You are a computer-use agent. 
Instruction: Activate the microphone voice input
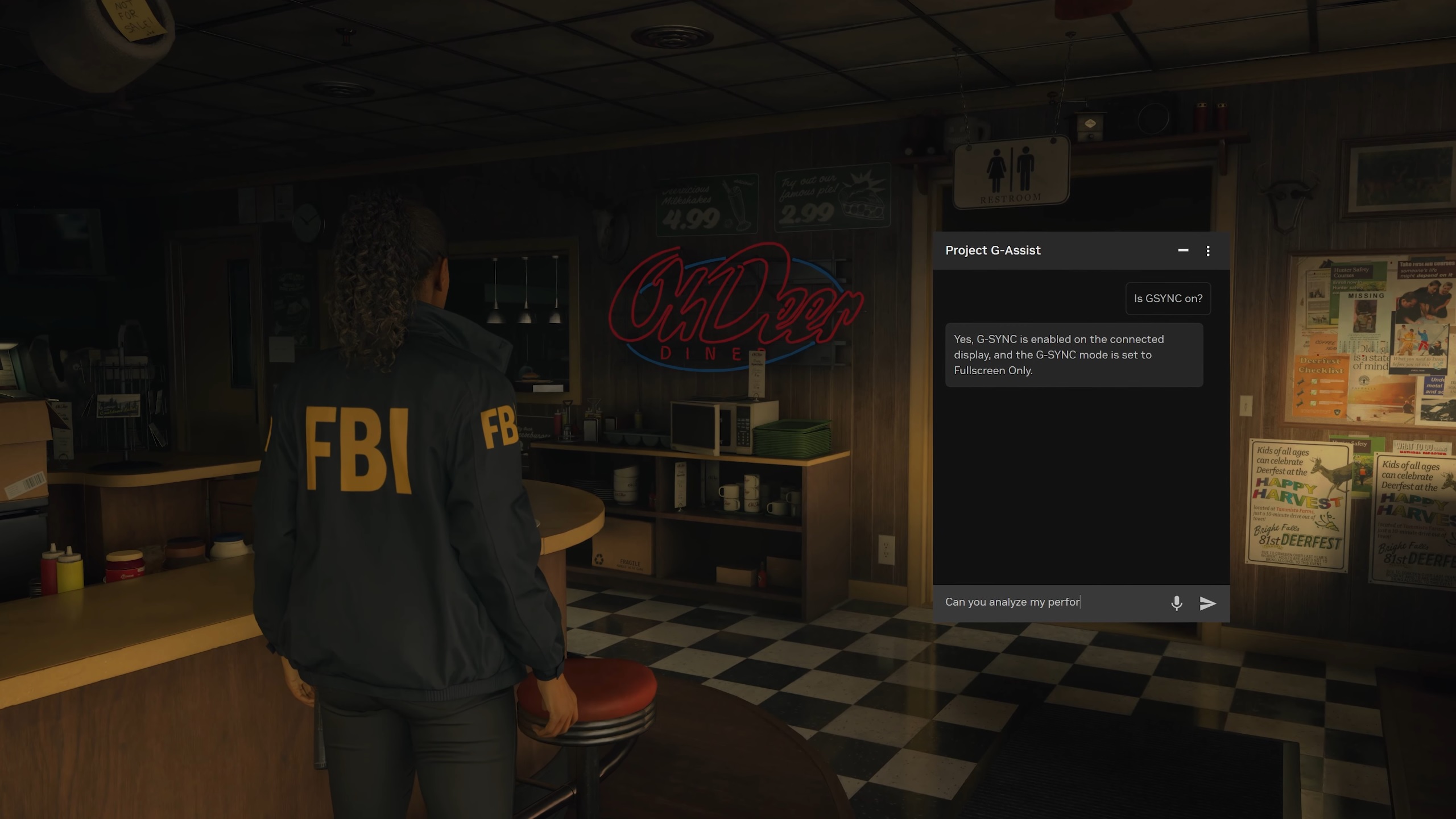tap(1177, 603)
